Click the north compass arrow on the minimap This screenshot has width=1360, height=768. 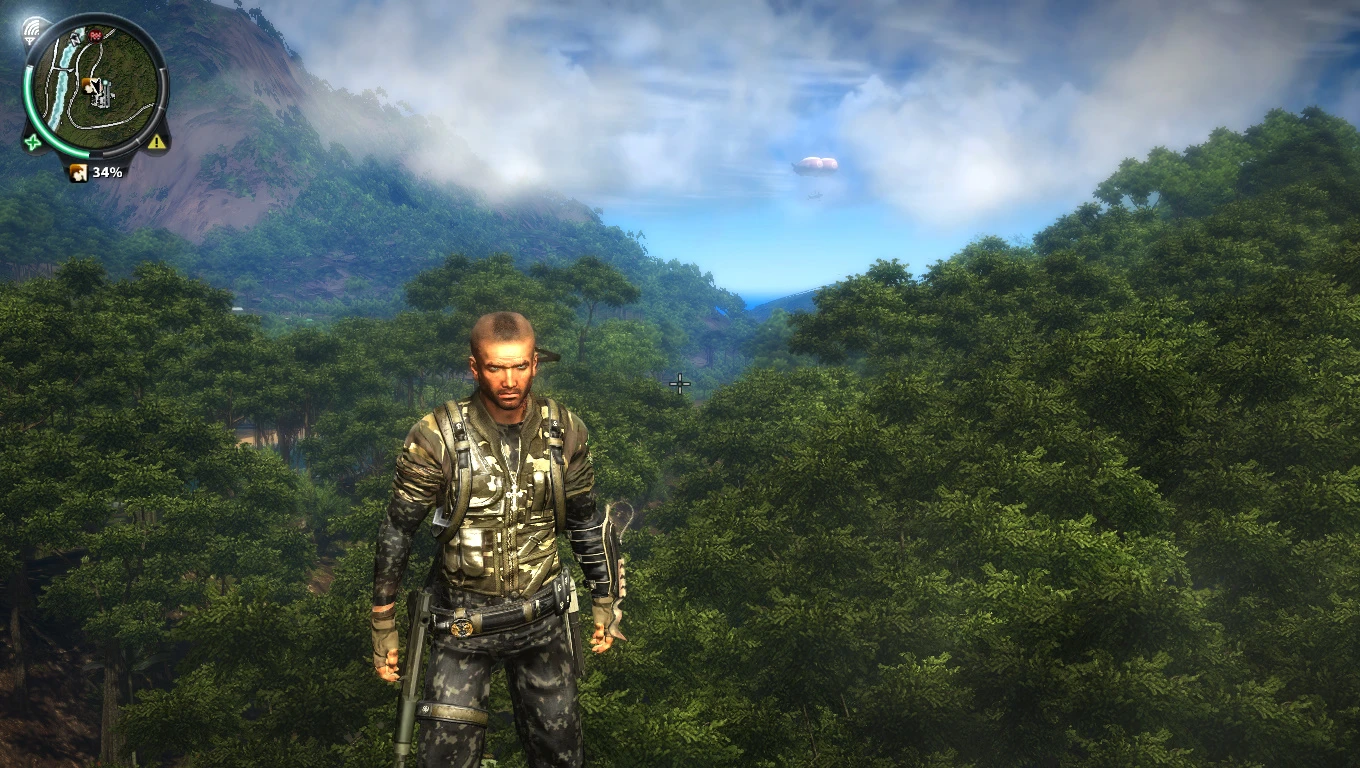click(74, 40)
